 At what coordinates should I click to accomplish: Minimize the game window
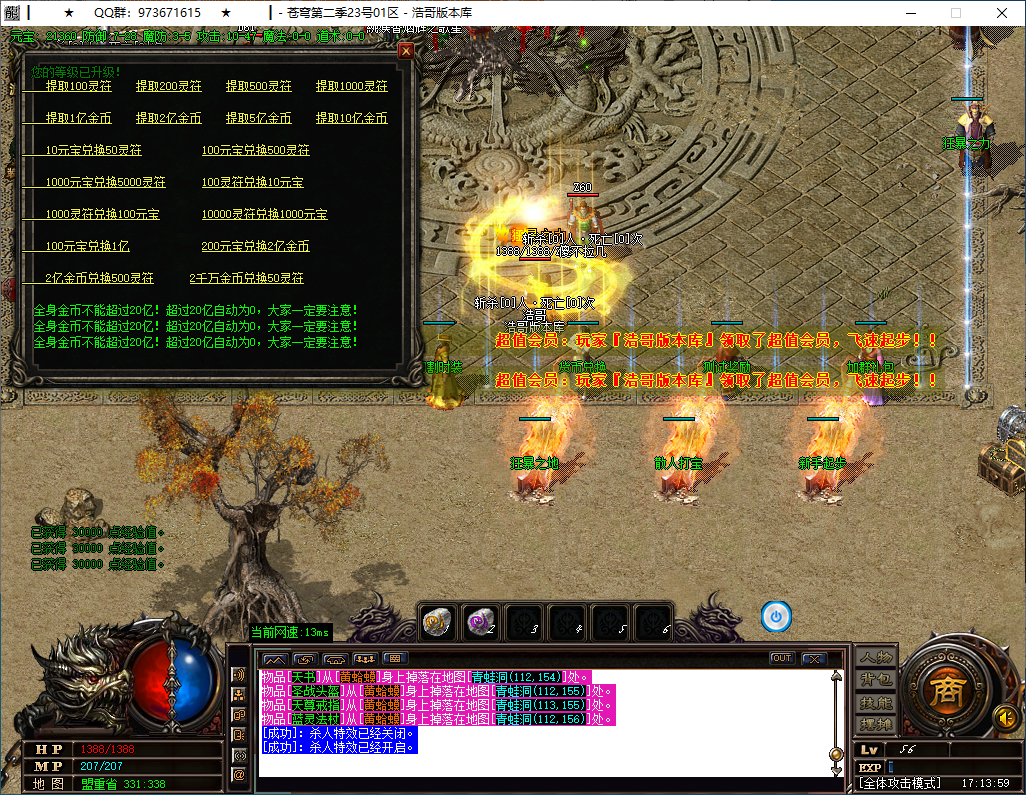pyautogui.click(x=910, y=13)
